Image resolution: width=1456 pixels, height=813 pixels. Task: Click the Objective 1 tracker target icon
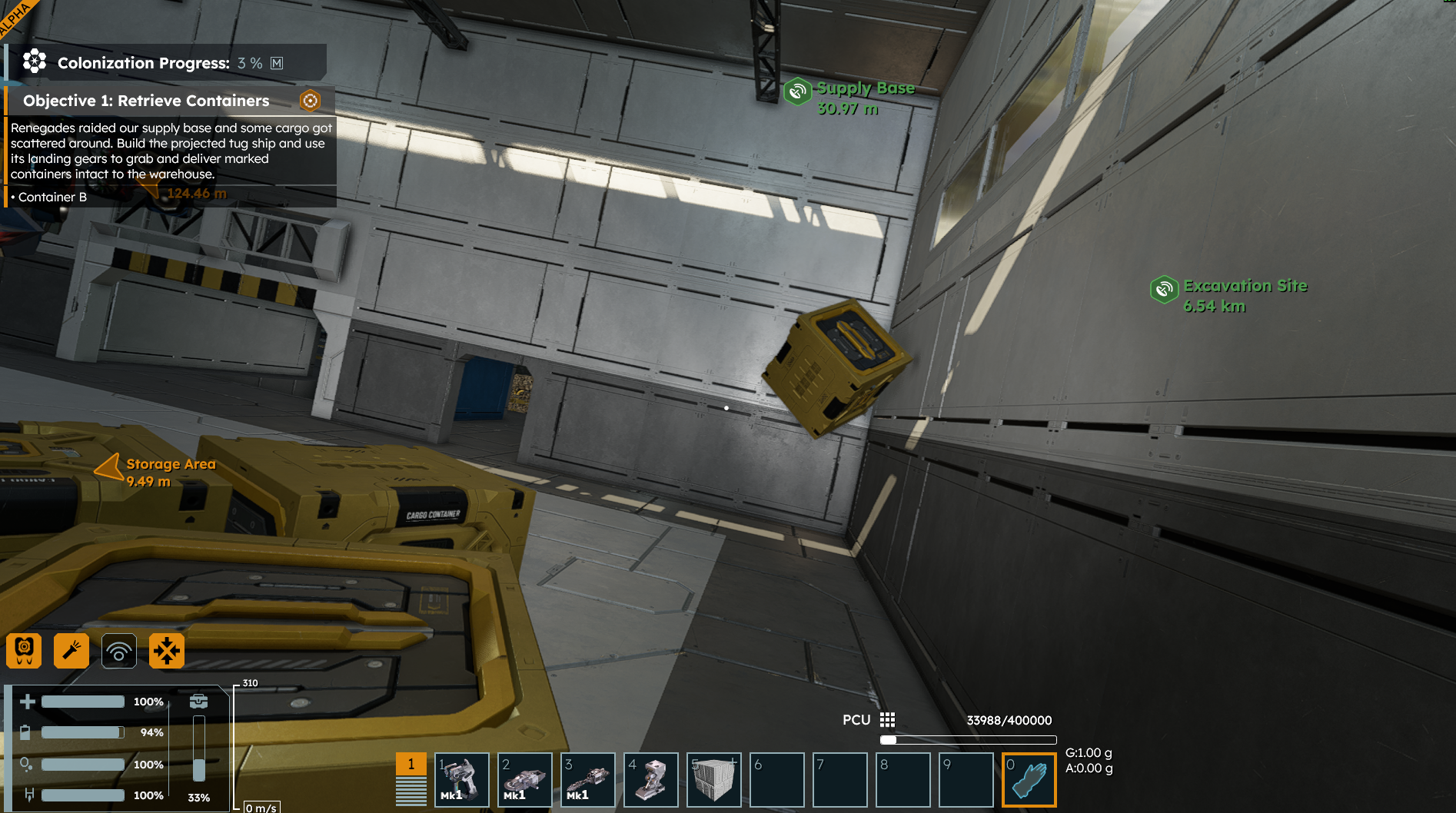coord(310,101)
